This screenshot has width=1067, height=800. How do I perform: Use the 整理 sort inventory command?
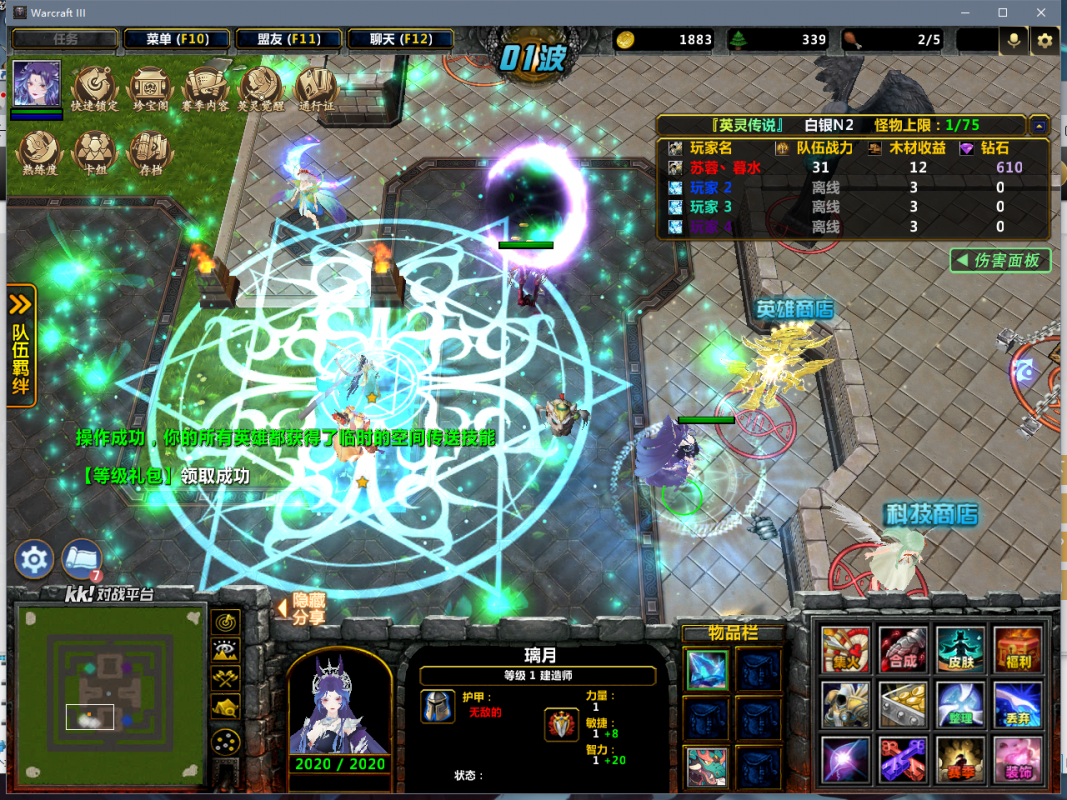(960, 704)
